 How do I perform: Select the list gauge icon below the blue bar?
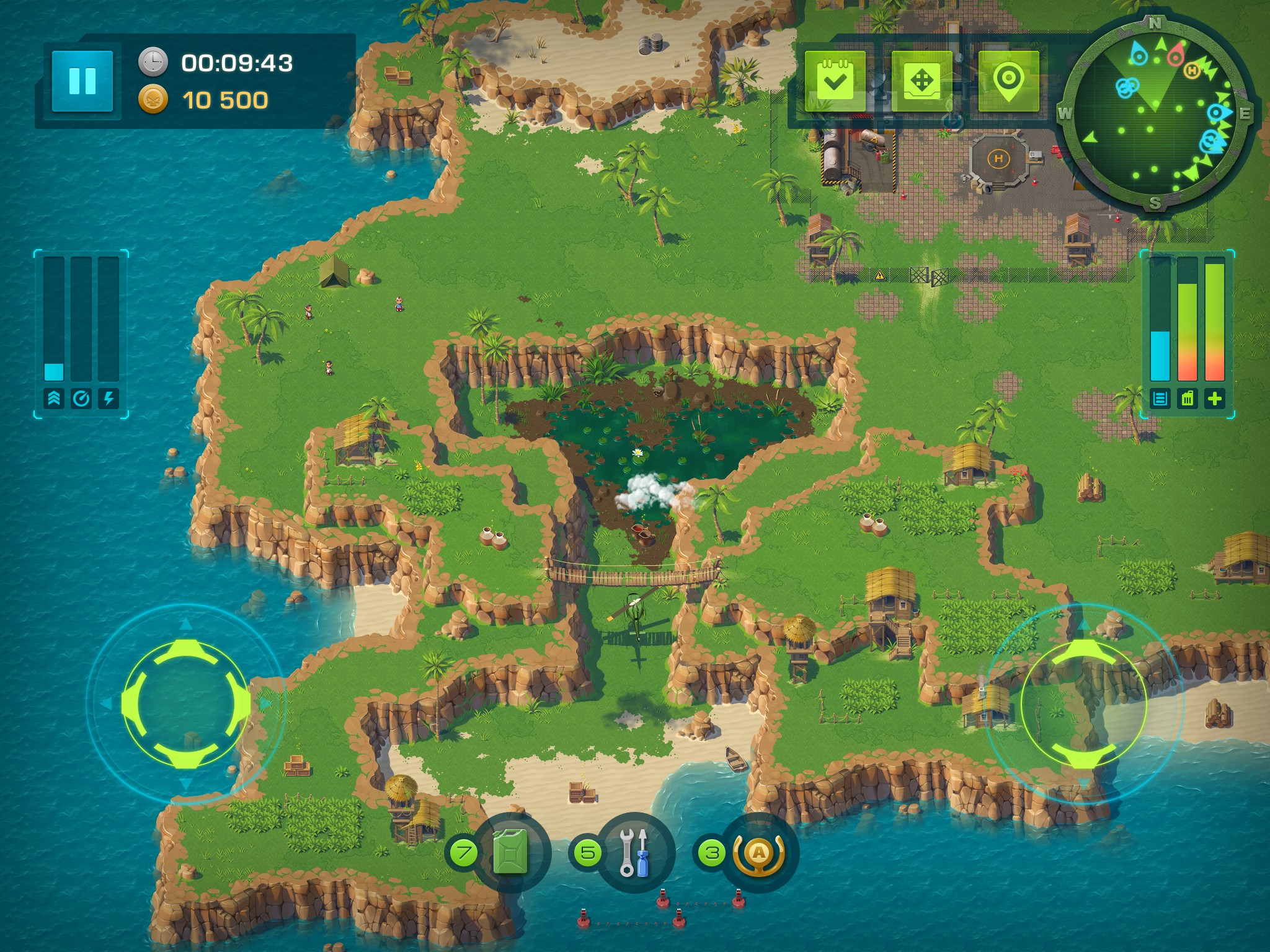click(1160, 399)
